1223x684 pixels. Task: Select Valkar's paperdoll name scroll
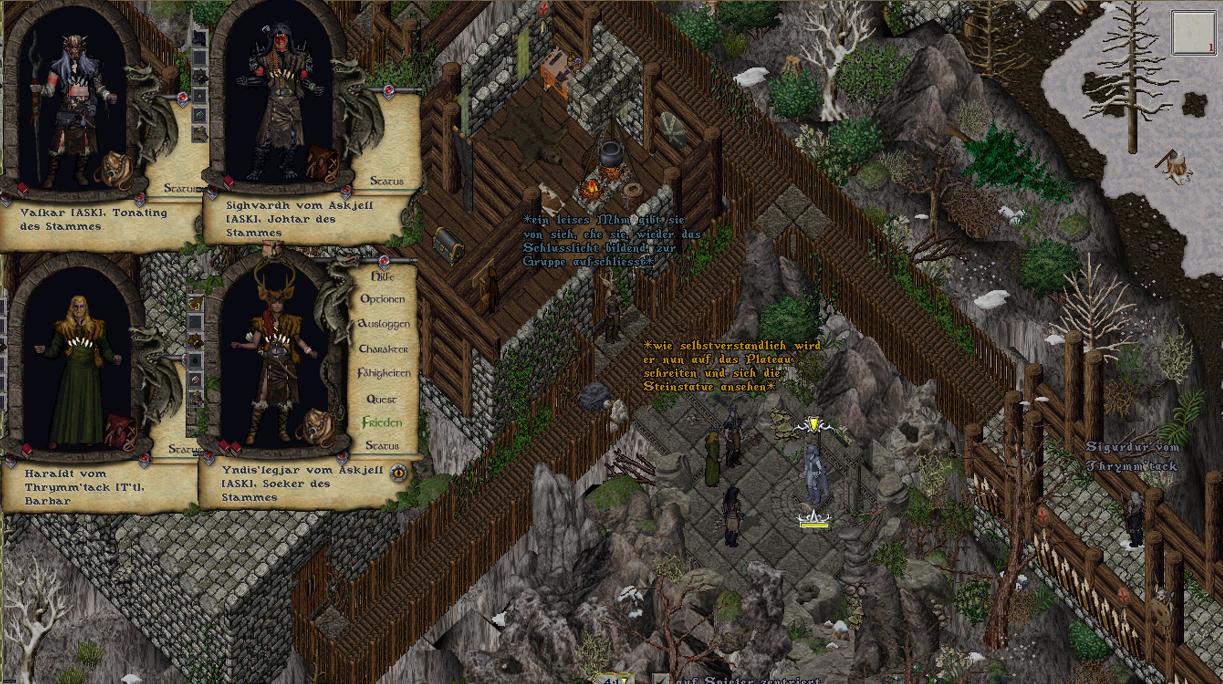(x=95, y=219)
